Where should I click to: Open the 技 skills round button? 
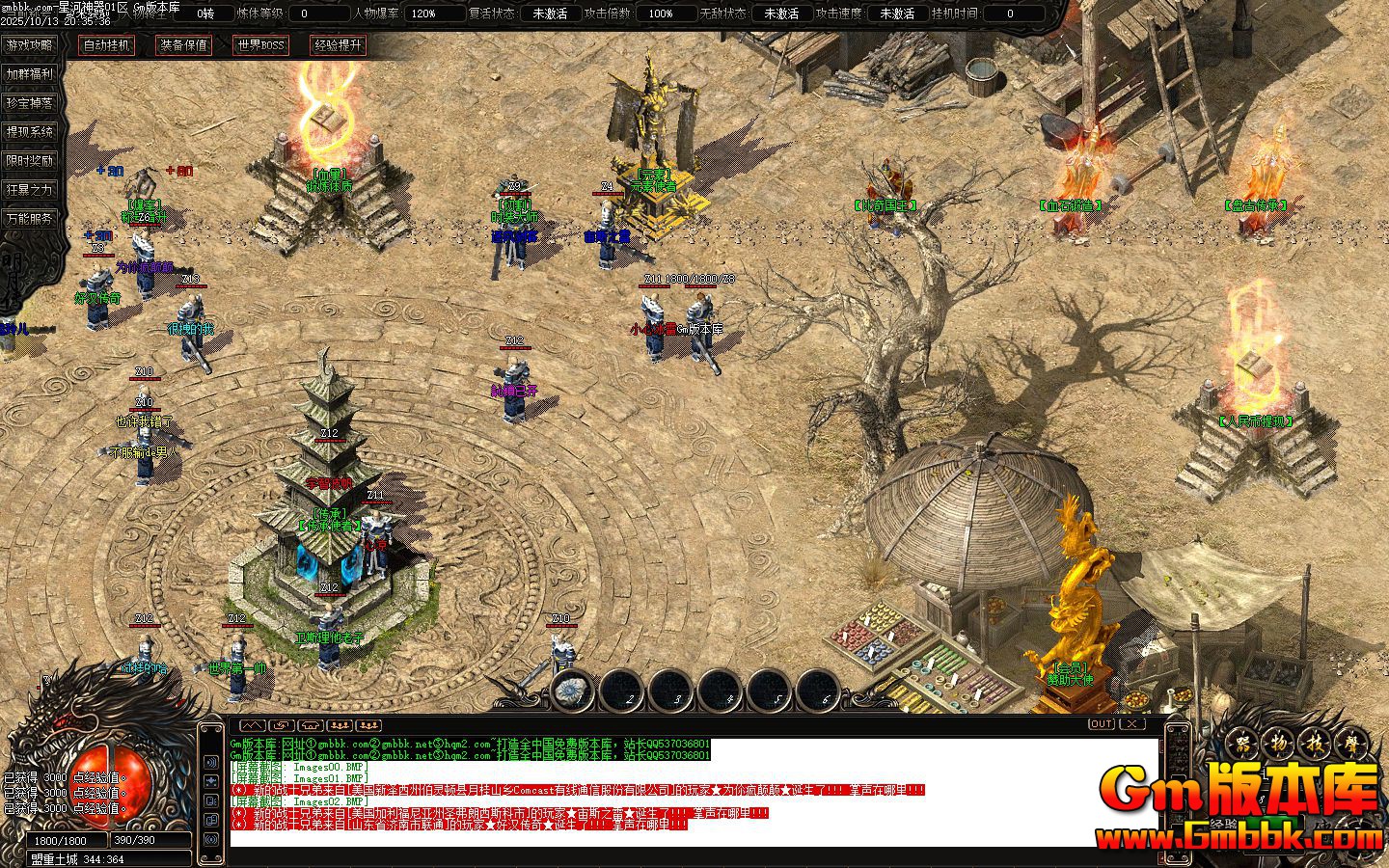pos(1313,745)
